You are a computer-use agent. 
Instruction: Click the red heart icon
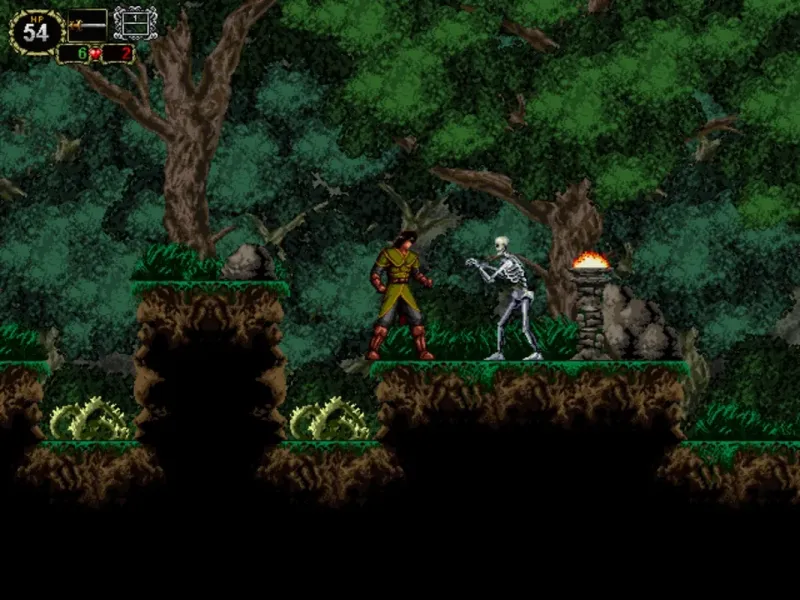(95, 54)
